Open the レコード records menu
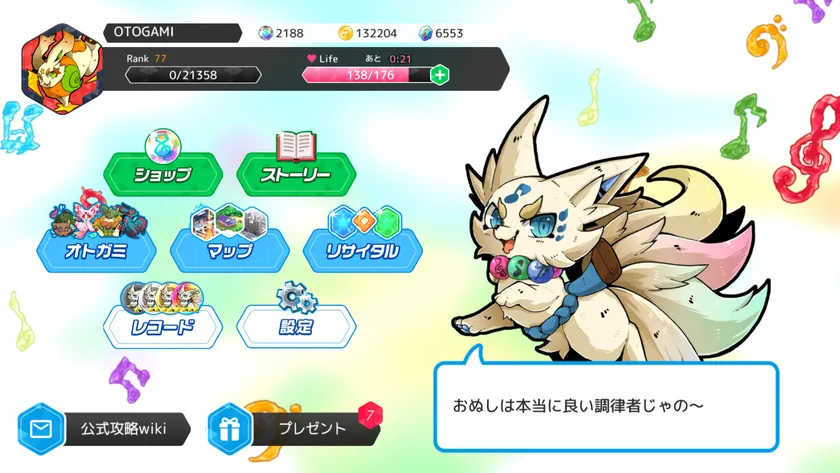 (163, 326)
